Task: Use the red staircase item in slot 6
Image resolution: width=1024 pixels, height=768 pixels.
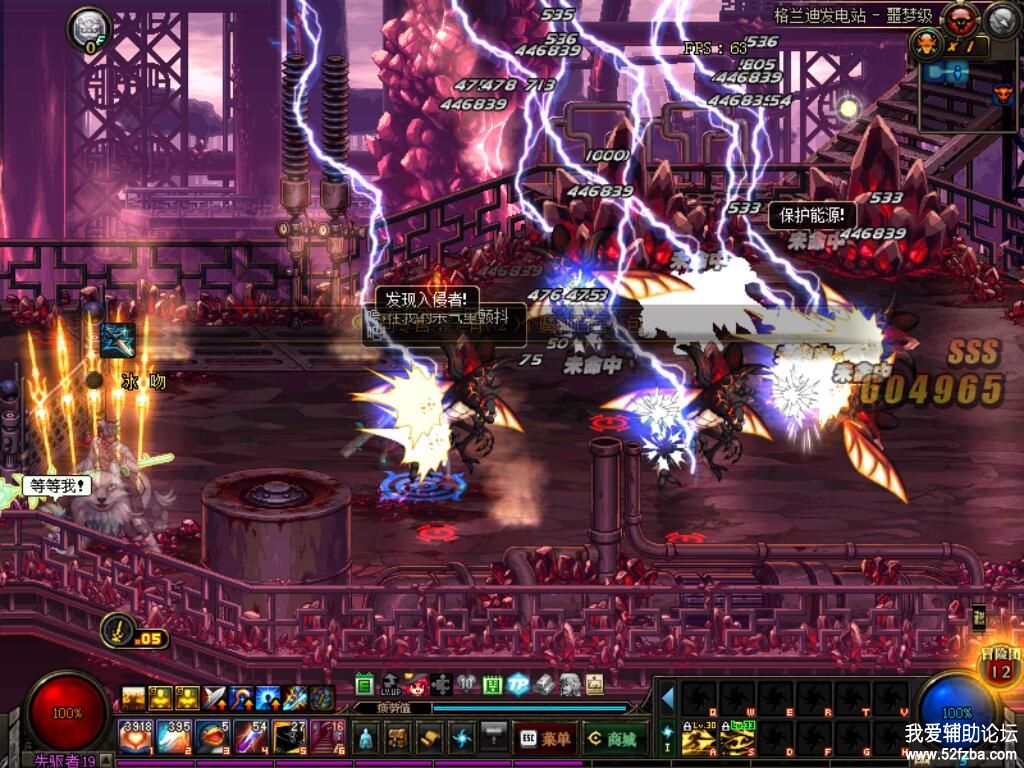Action: (x=327, y=737)
